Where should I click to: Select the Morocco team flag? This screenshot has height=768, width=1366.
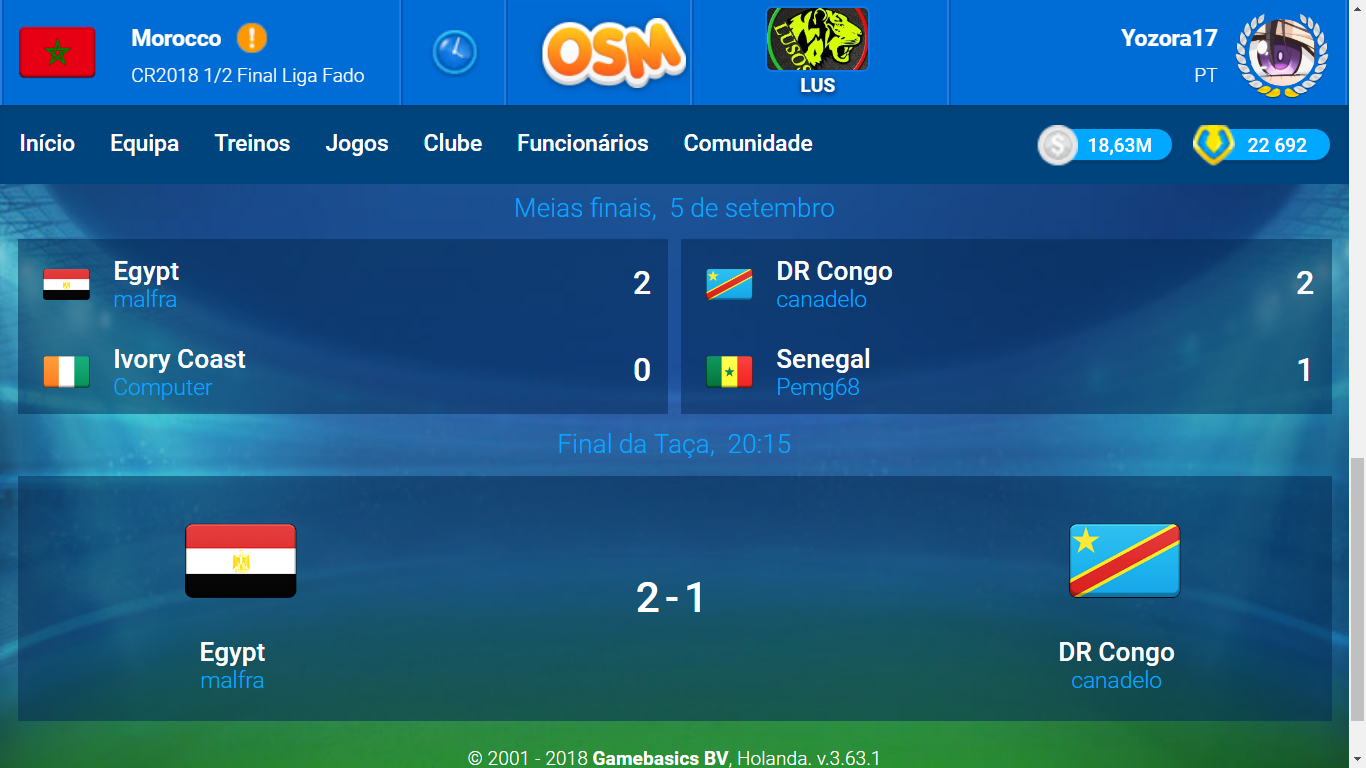click(57, 53)
